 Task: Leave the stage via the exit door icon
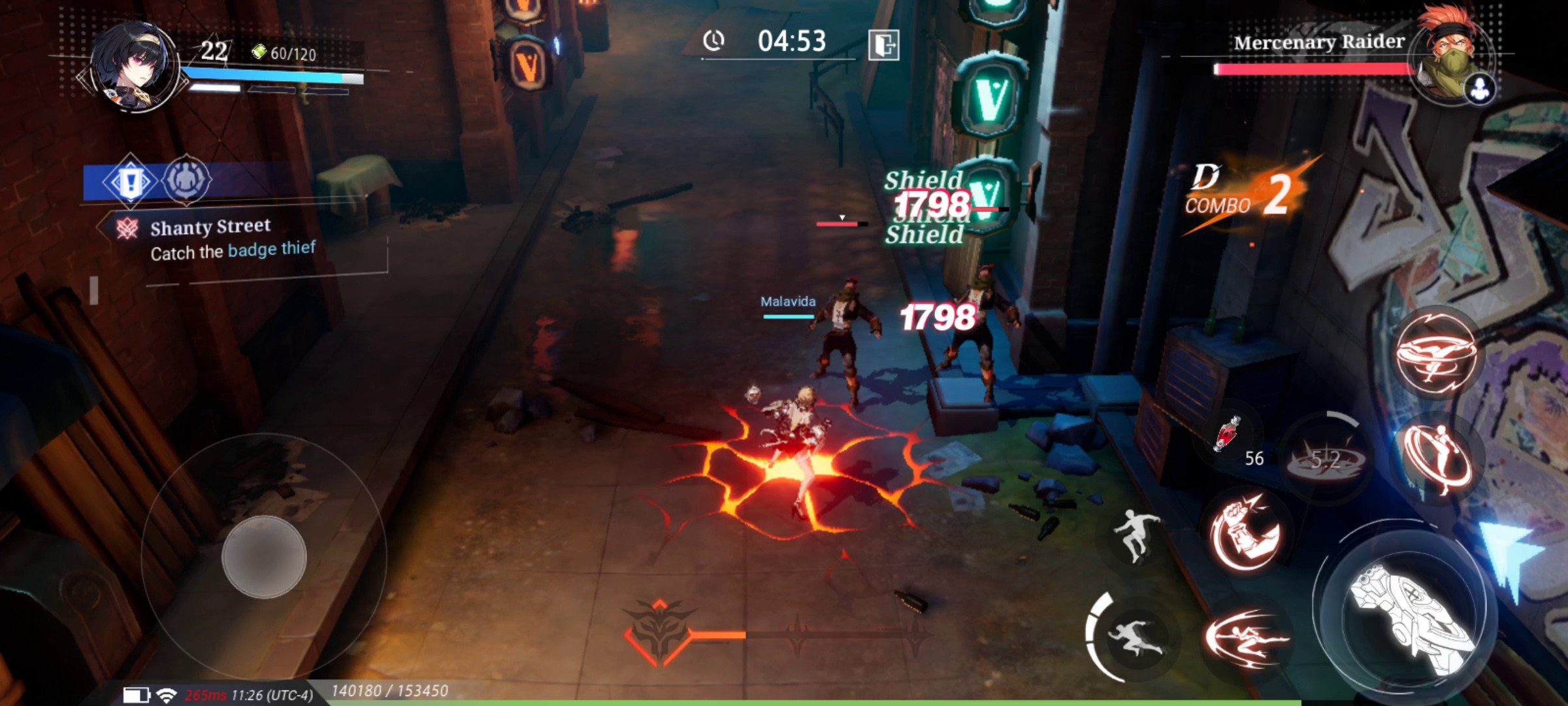click(883, 44)
